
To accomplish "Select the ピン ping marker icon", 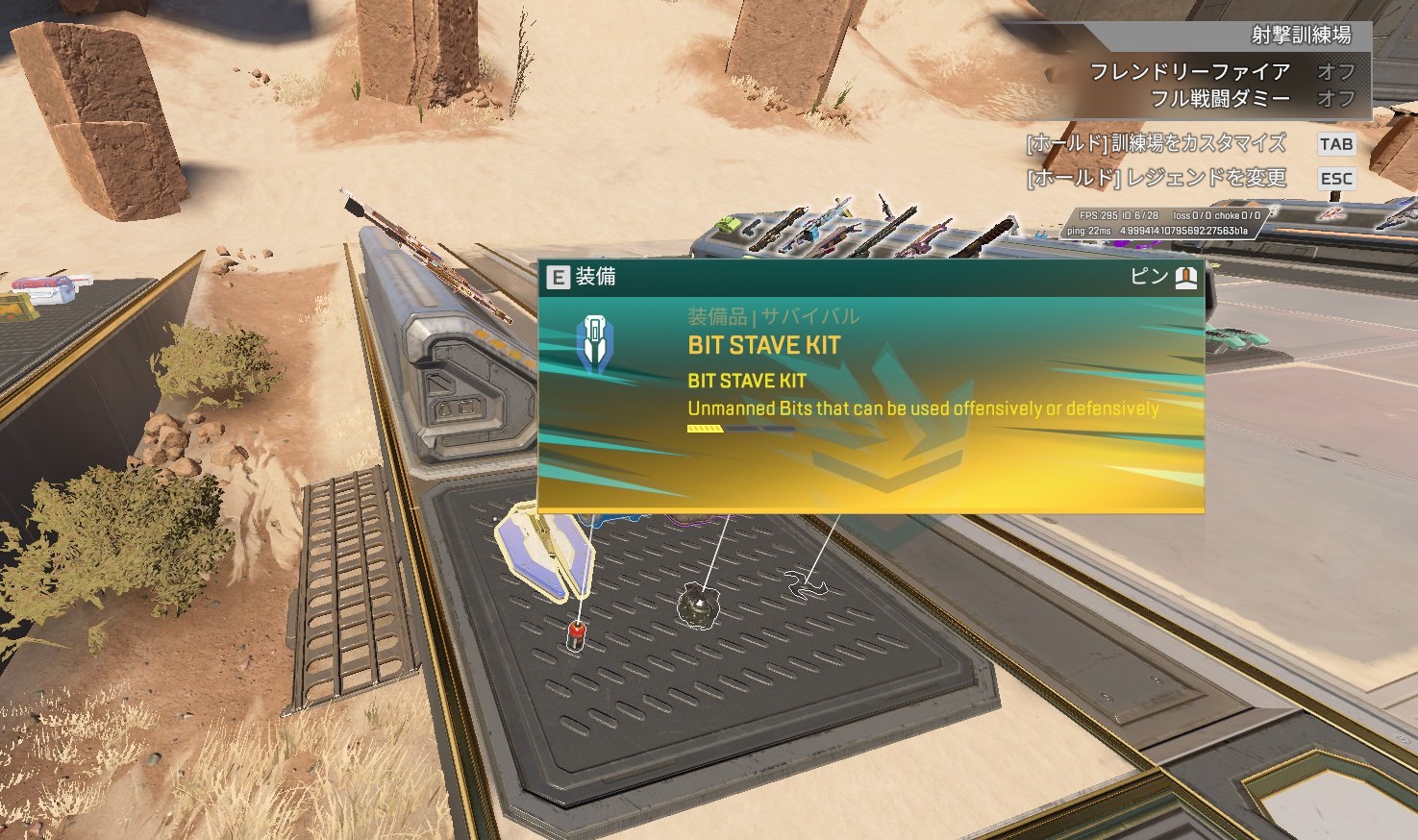I will [1186, 278].
